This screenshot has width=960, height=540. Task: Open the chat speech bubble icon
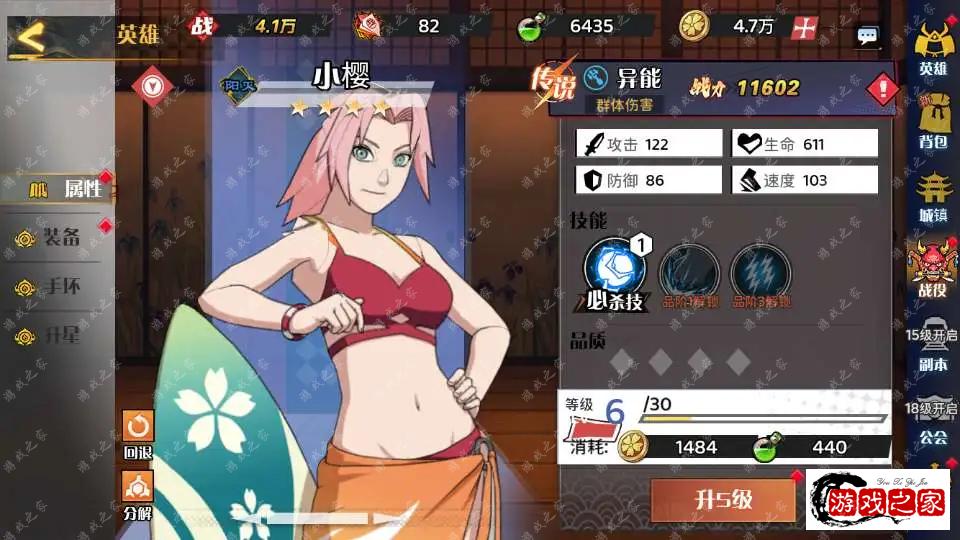(867, 36)
